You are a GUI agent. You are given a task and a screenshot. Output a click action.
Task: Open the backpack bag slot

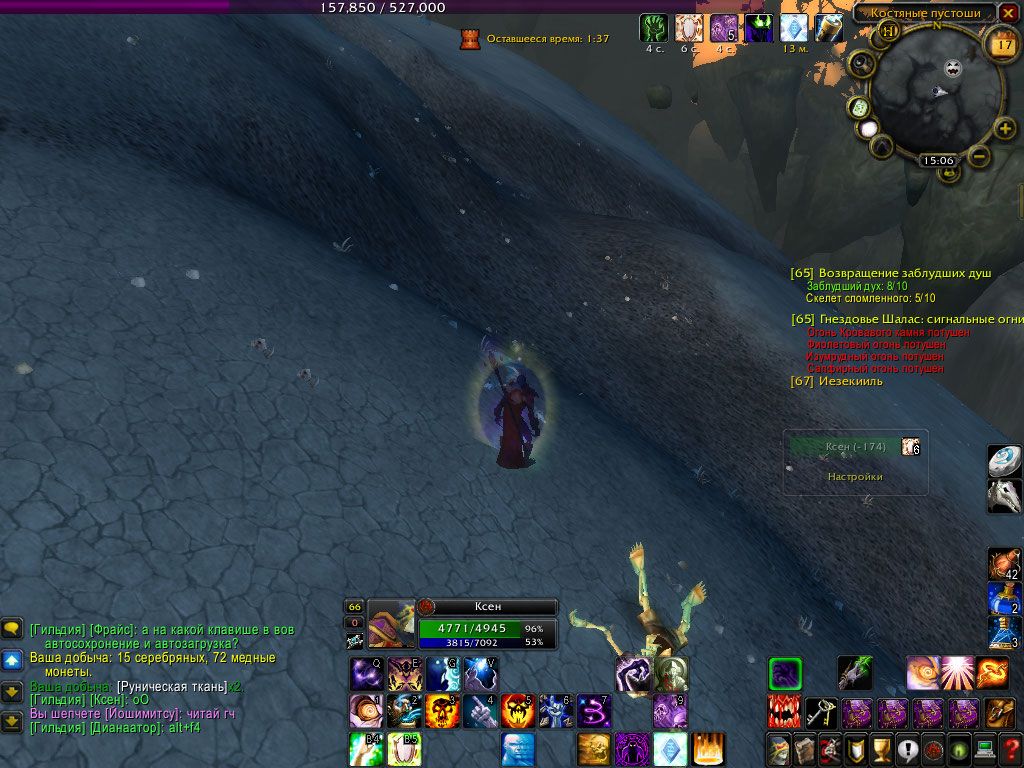pyautogui.click(x=1000, y=713)
